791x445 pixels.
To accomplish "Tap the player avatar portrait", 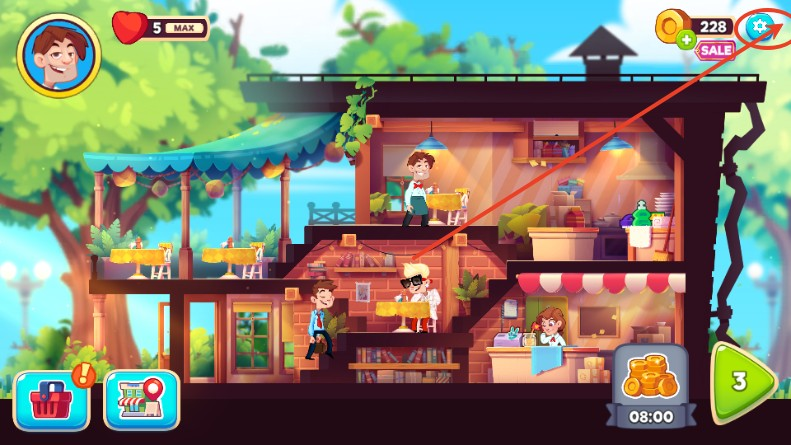I will click(x=59, y=54).
